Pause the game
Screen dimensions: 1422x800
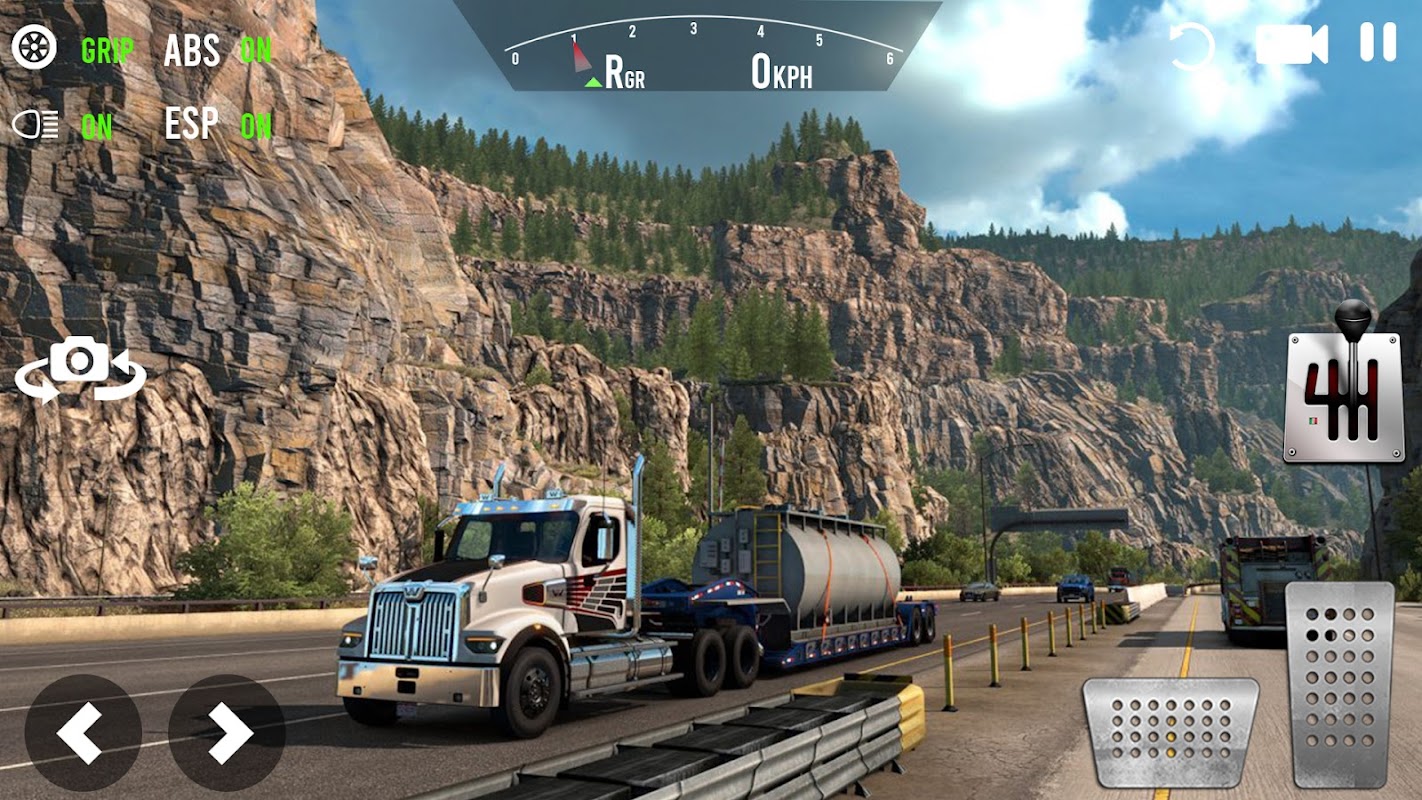[x=1377, y=43]
